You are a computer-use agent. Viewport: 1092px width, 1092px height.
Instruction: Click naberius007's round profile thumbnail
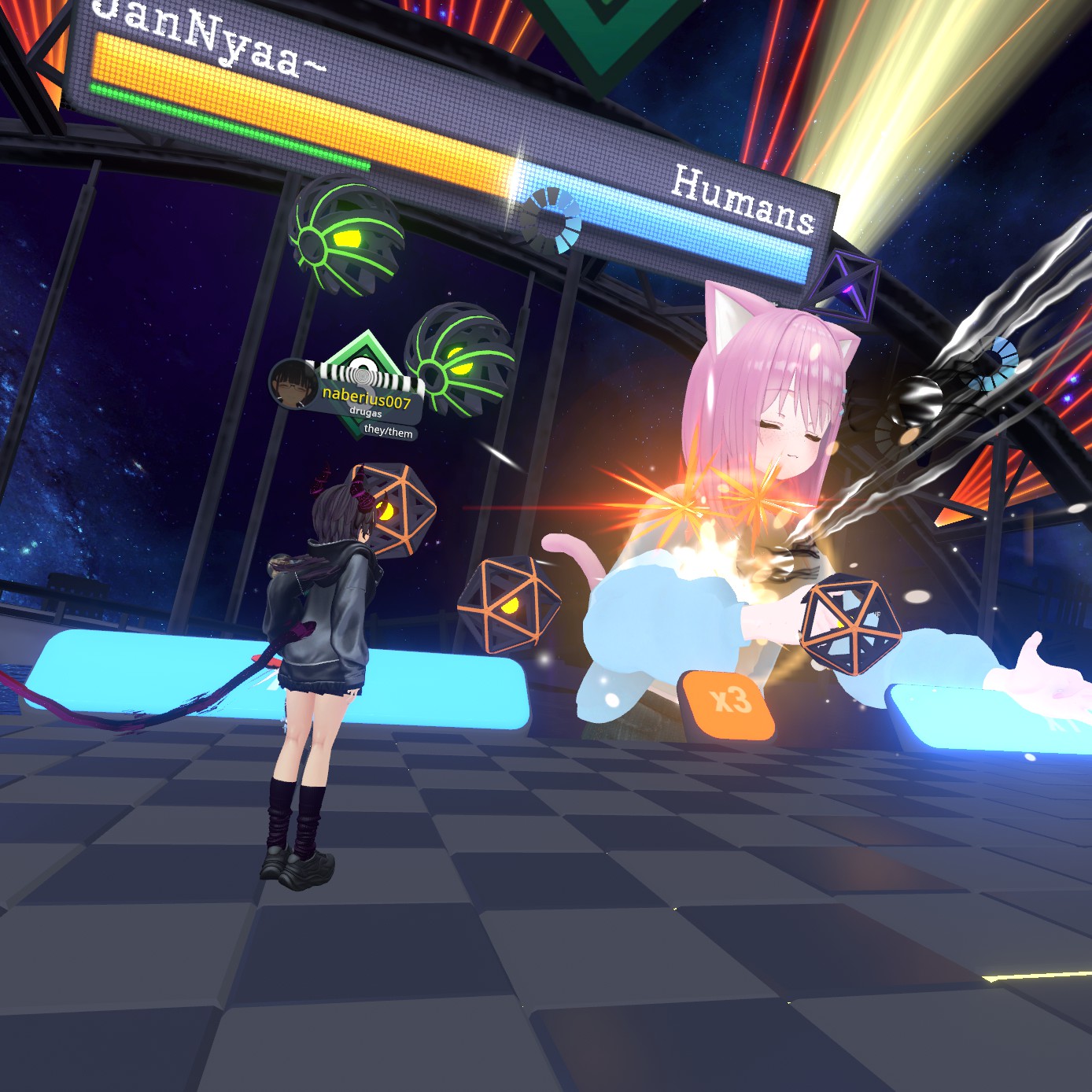(x=292, y=383)
